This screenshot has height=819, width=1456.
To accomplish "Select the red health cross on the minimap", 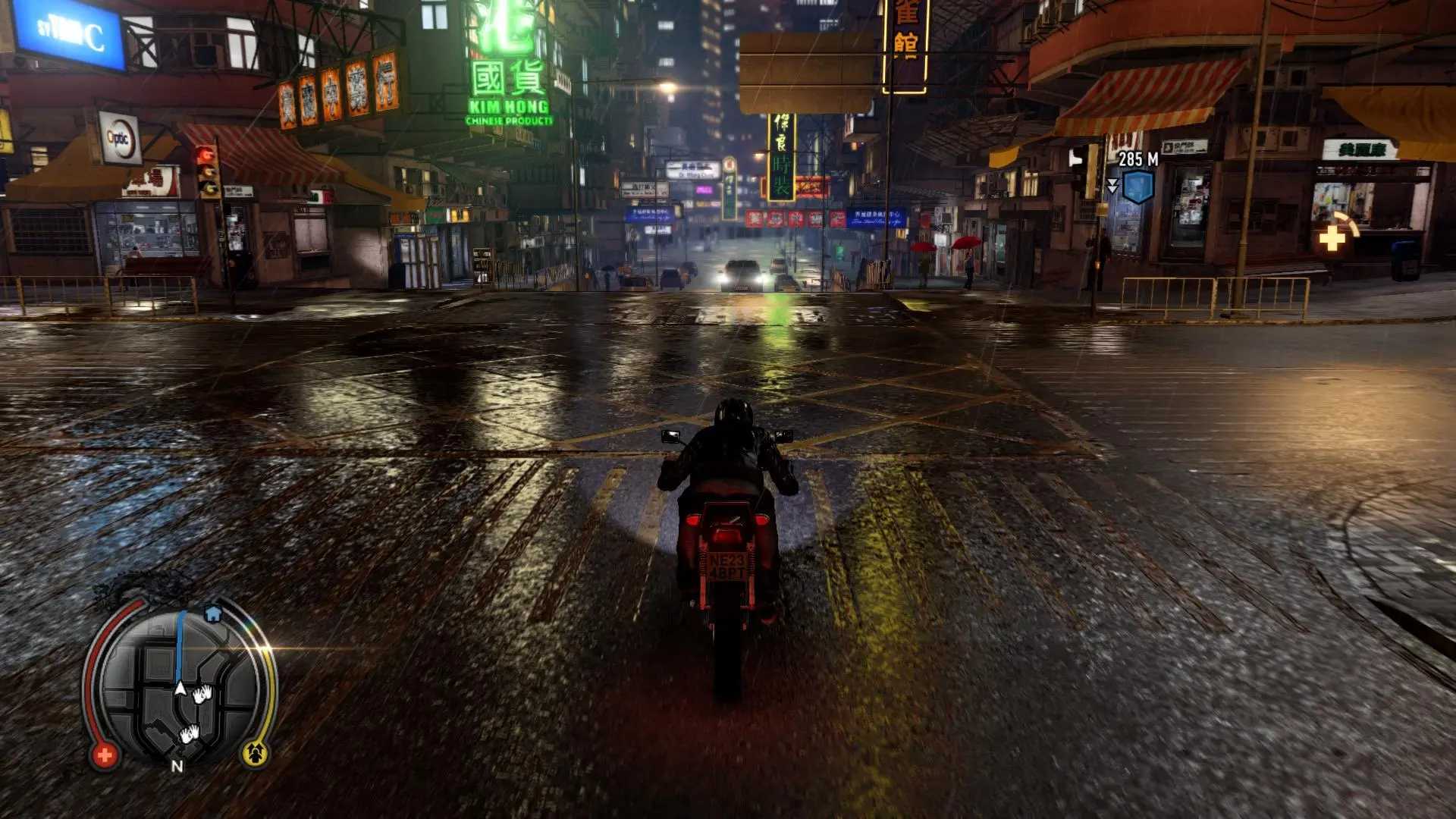I will point(105,755).
